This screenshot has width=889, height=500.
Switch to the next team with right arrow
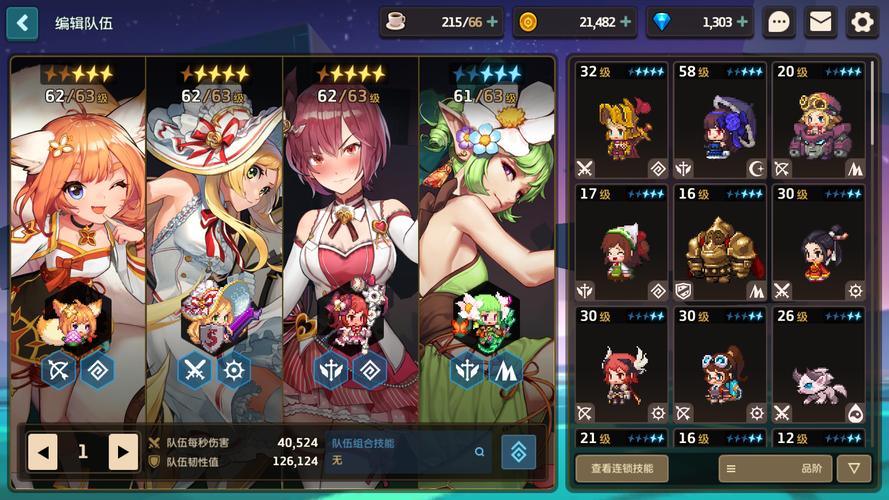(x=123, y=451)
